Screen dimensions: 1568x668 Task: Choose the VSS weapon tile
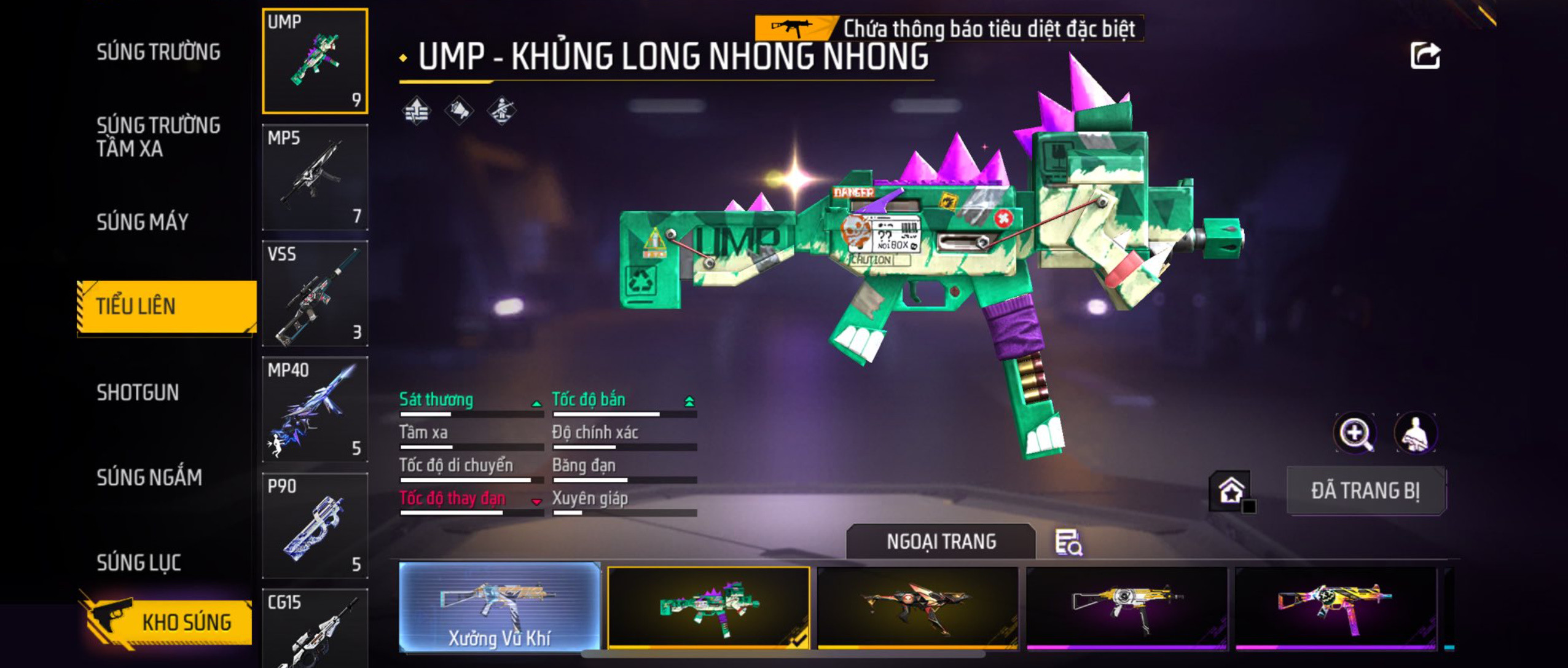tap(315, 293)
